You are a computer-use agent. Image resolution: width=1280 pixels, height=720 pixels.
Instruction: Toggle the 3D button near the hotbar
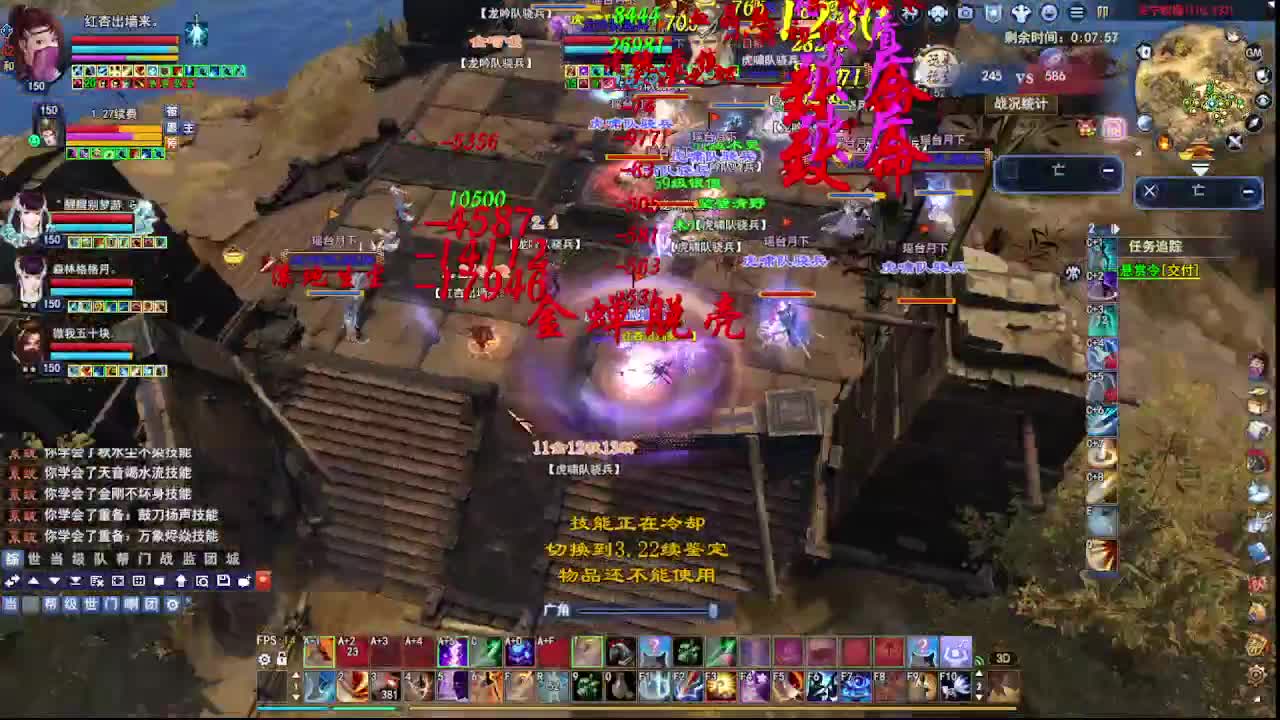[1004, 658]
